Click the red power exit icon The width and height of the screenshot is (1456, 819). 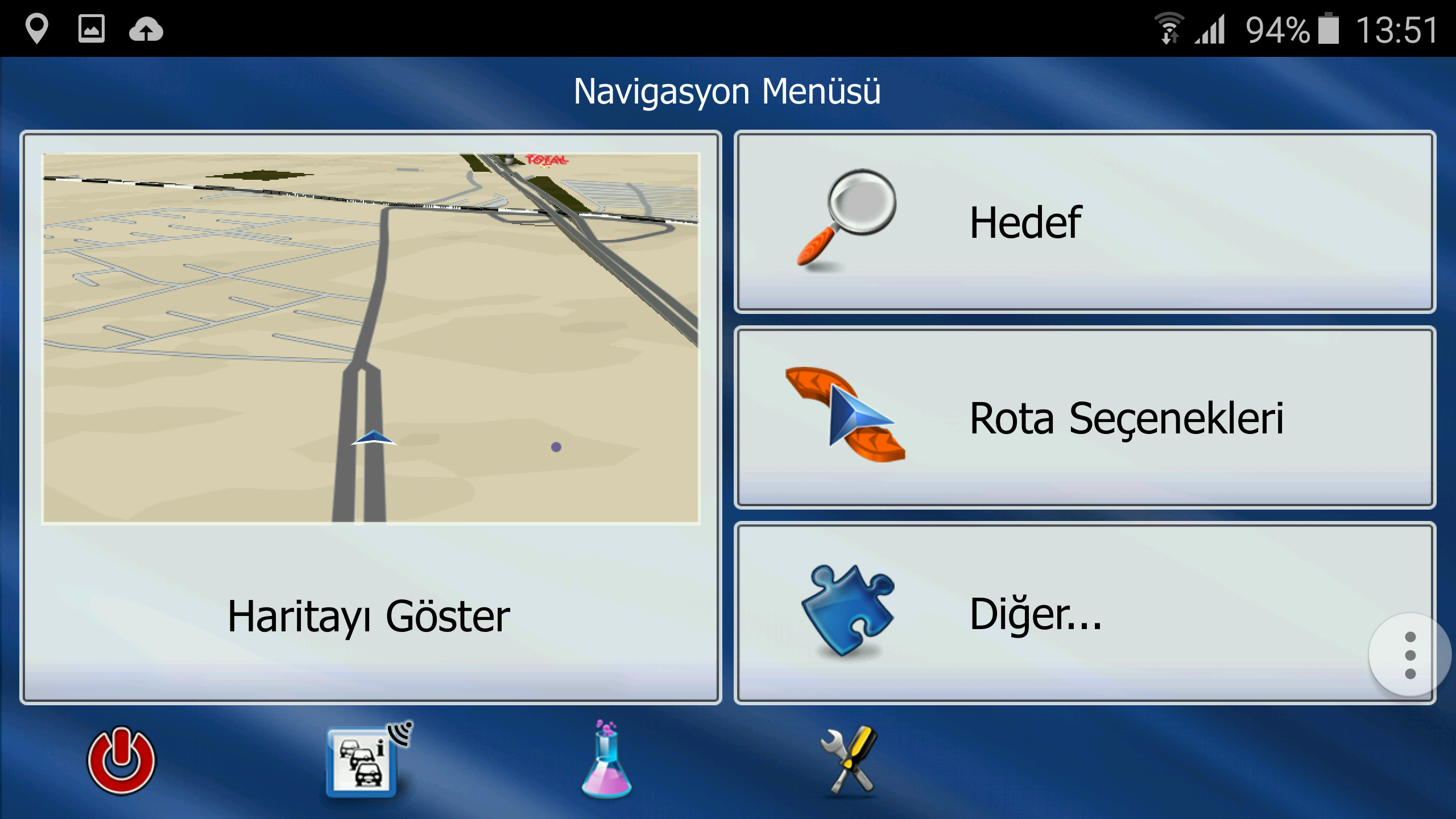pos(121,760)
